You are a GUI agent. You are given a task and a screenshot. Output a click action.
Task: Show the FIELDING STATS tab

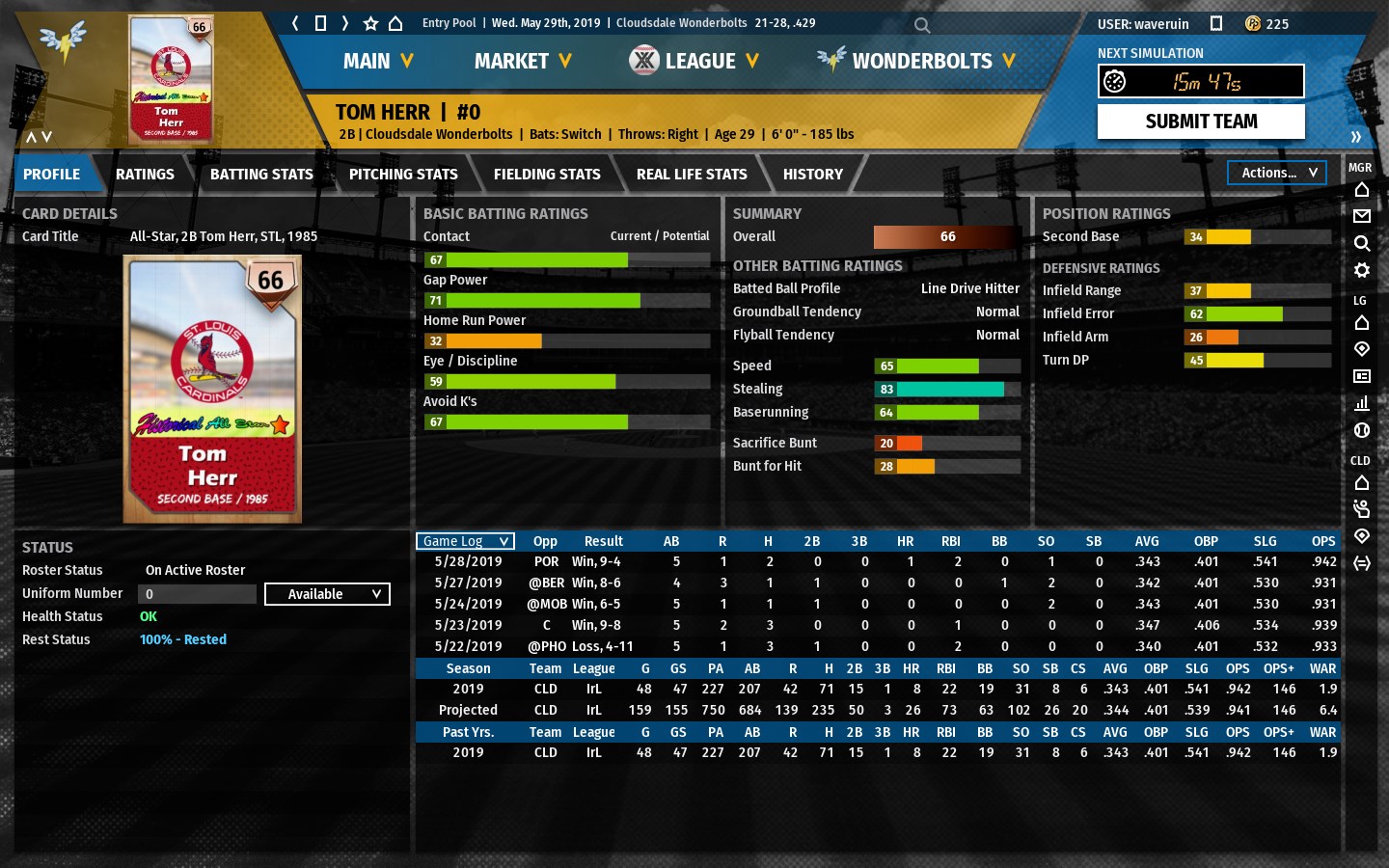(547, 174)
